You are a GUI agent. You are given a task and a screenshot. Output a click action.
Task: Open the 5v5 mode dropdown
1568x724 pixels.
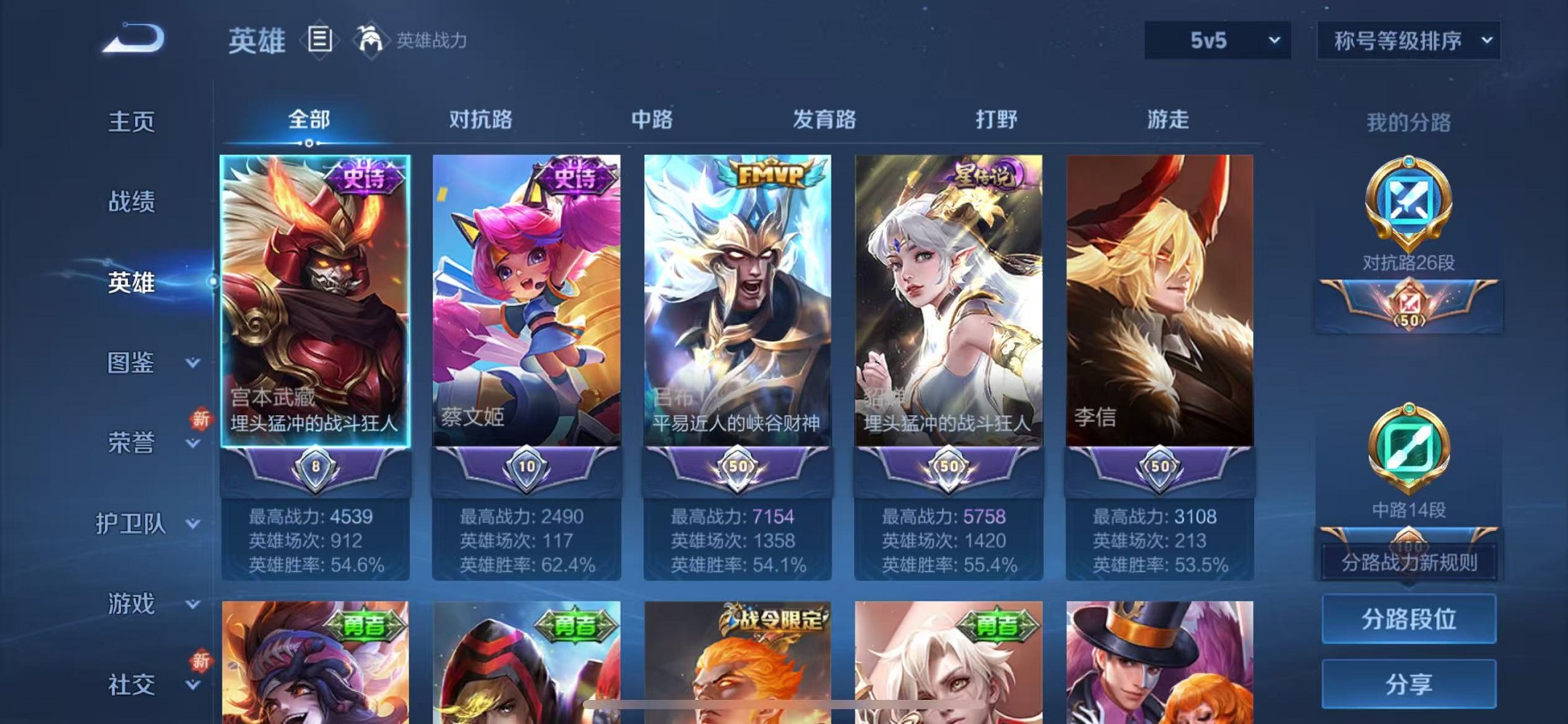click(x=1215, y=42)
